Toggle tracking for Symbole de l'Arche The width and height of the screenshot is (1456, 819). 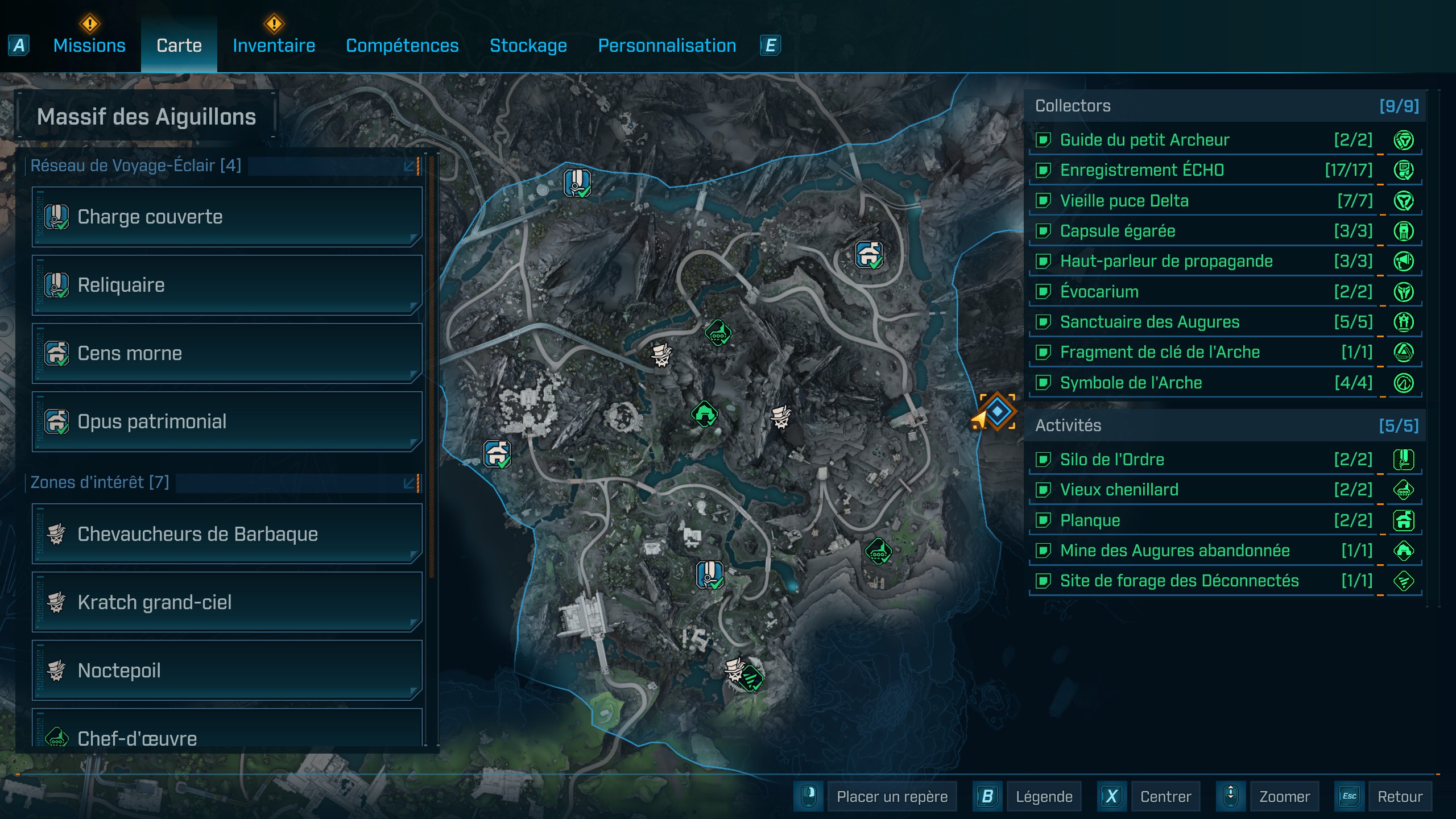coord(1044,382)
